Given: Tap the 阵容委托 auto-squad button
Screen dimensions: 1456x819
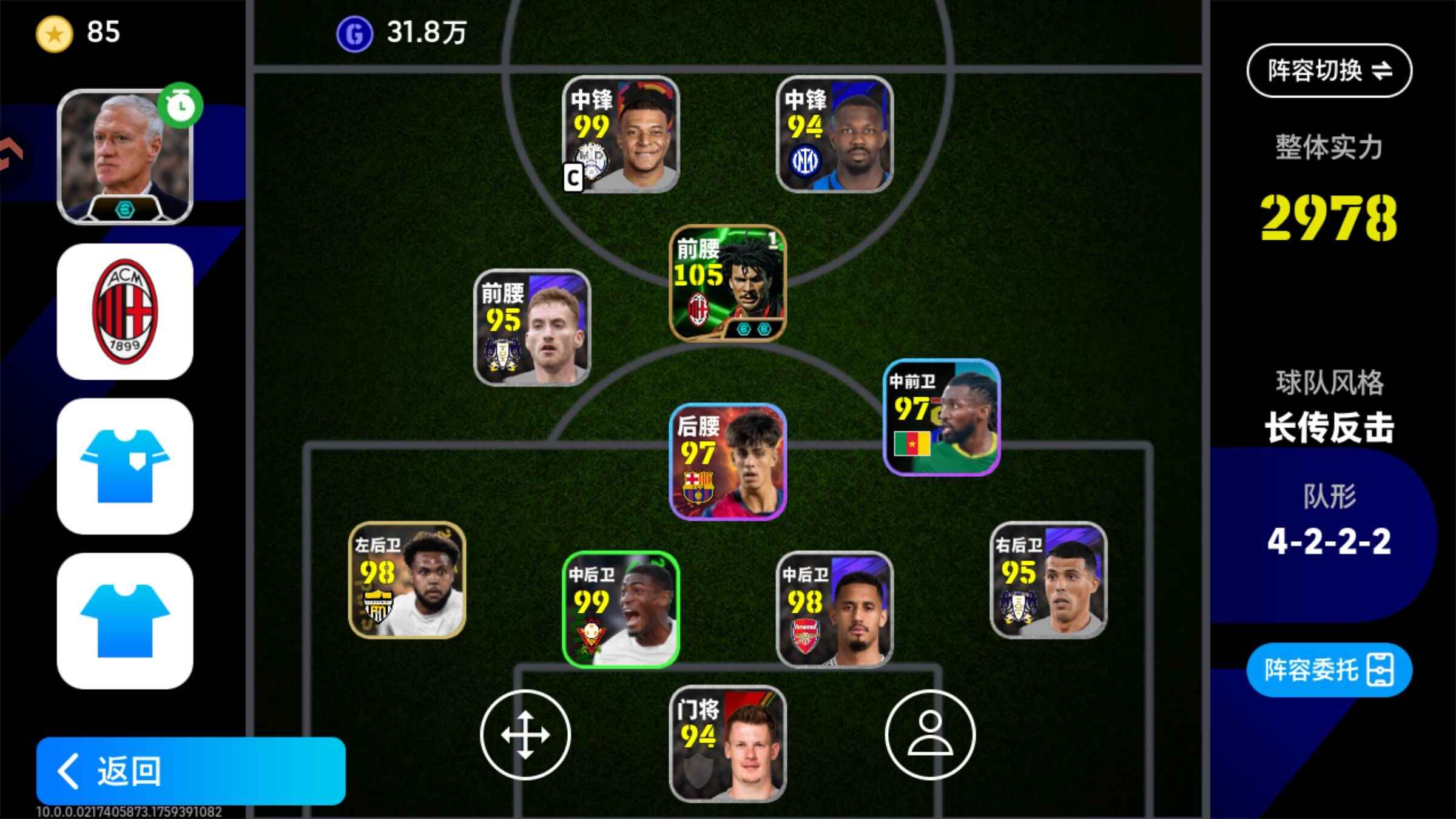Looking at the screenshot, I should [1329, 670].
